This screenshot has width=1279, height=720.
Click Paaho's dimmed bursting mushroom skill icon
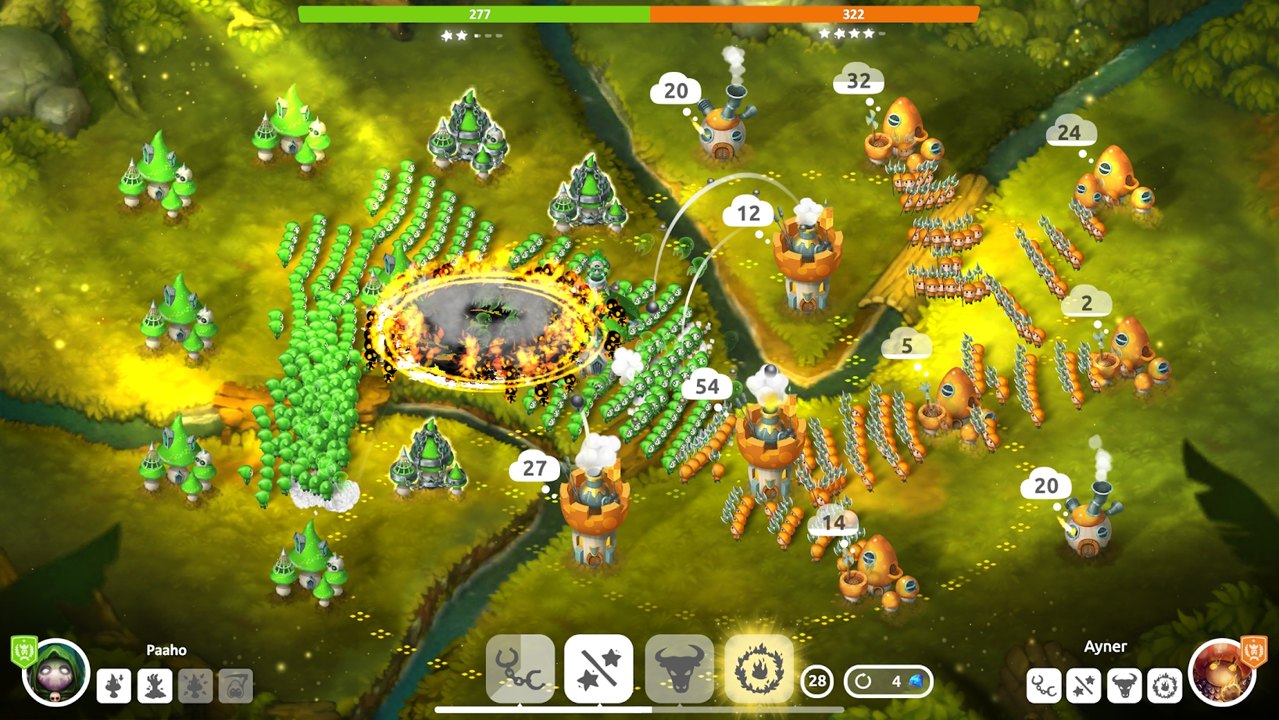(195, 685)
